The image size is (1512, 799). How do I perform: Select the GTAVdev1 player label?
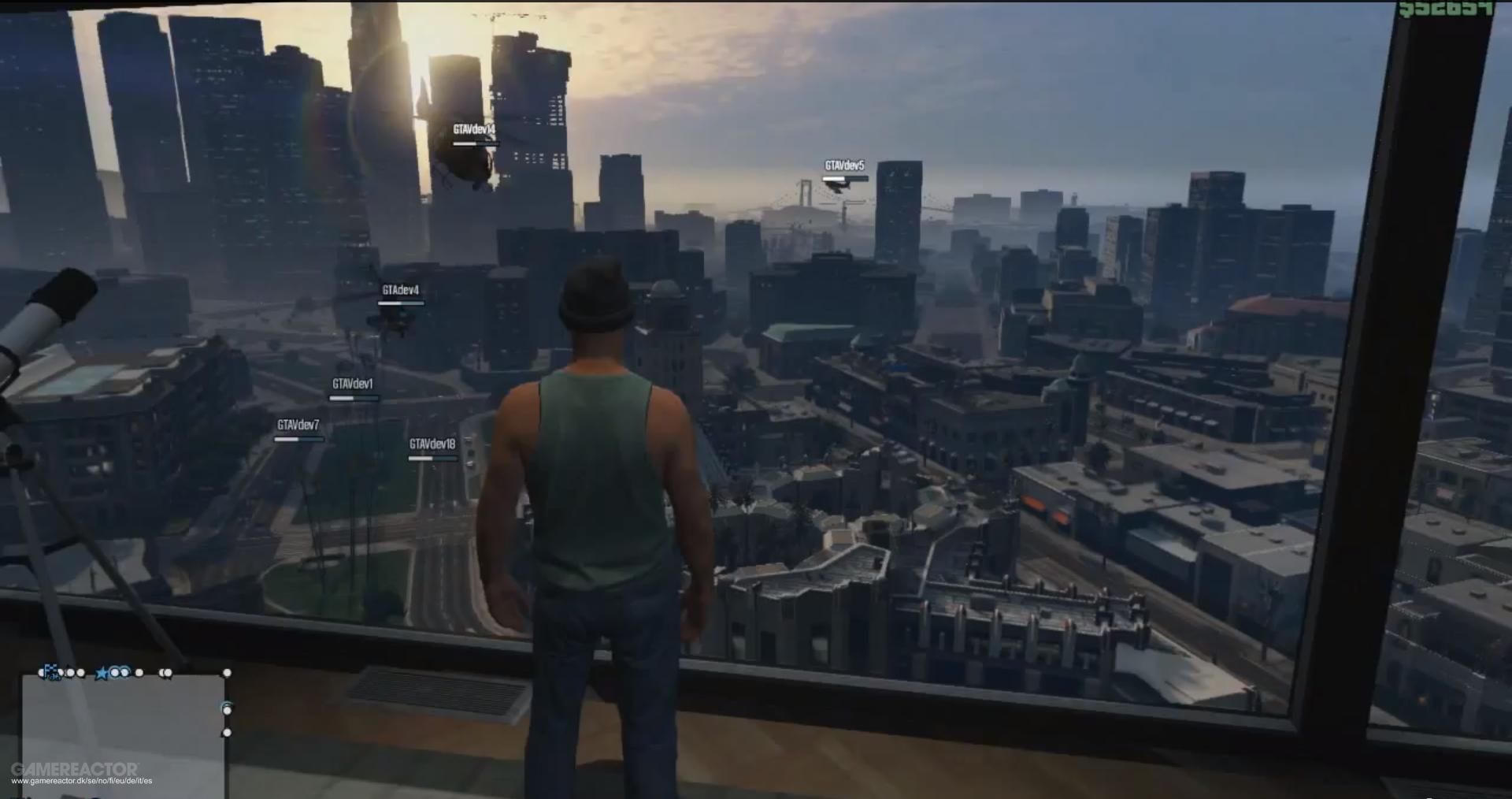354,385
